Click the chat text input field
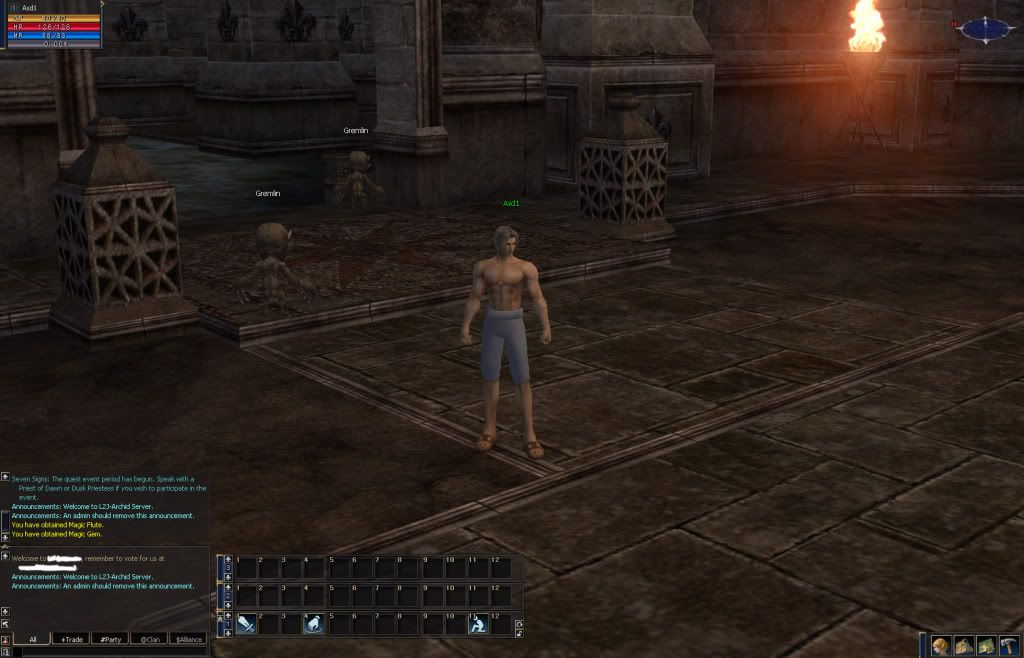Viewport: 1024px width, 658px height. 110,652
